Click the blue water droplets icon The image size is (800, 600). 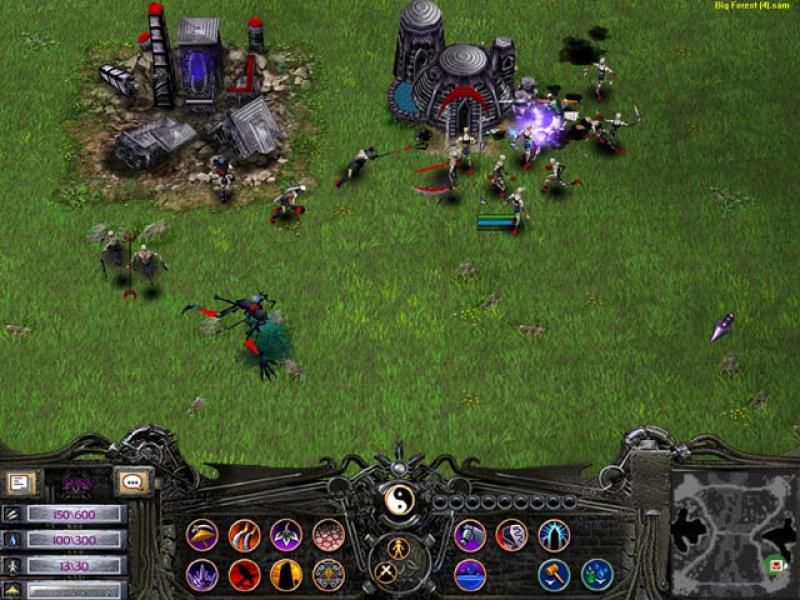click(x=596, y=575)
